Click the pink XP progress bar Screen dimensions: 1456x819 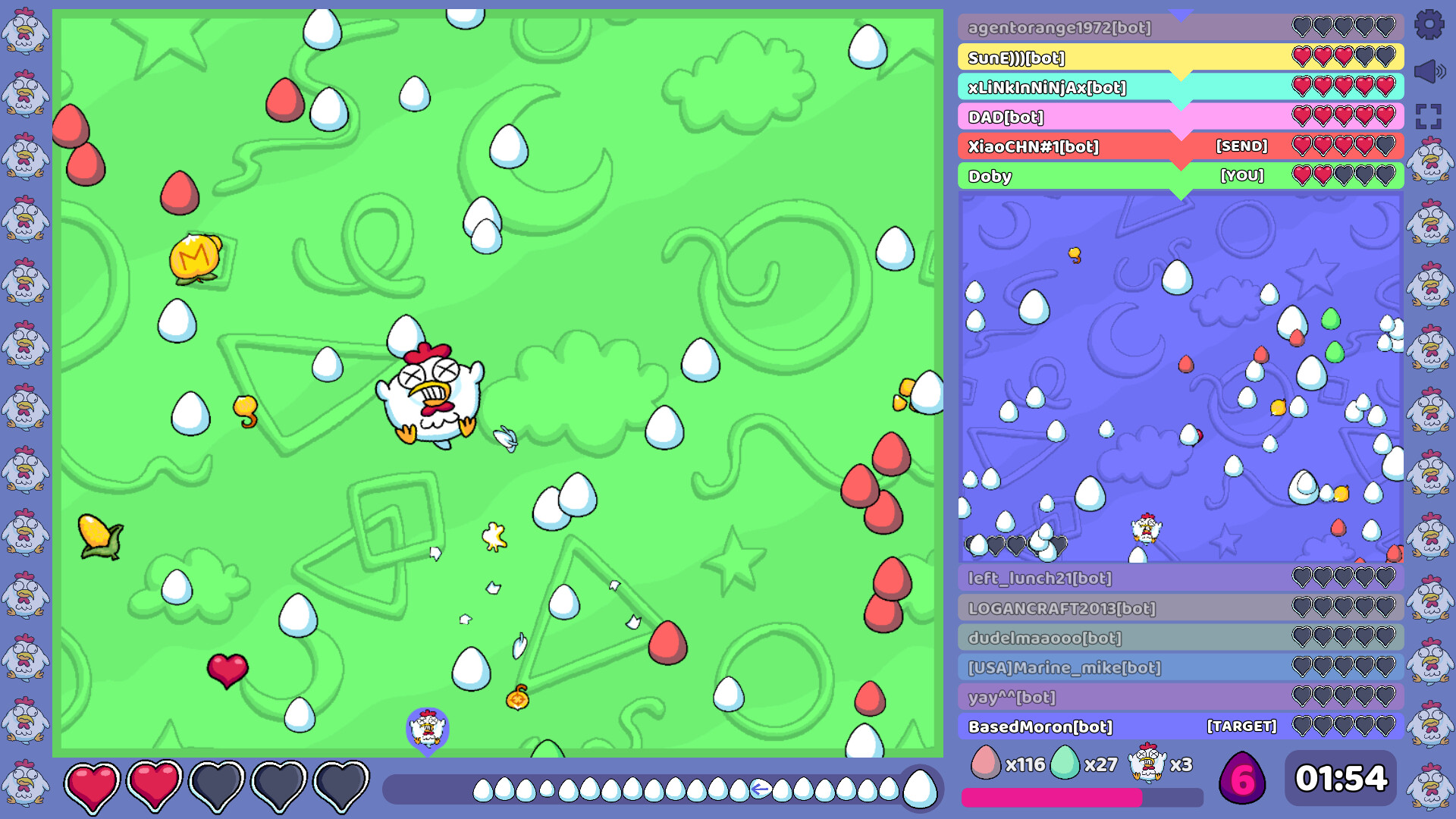click(1054, 795)
